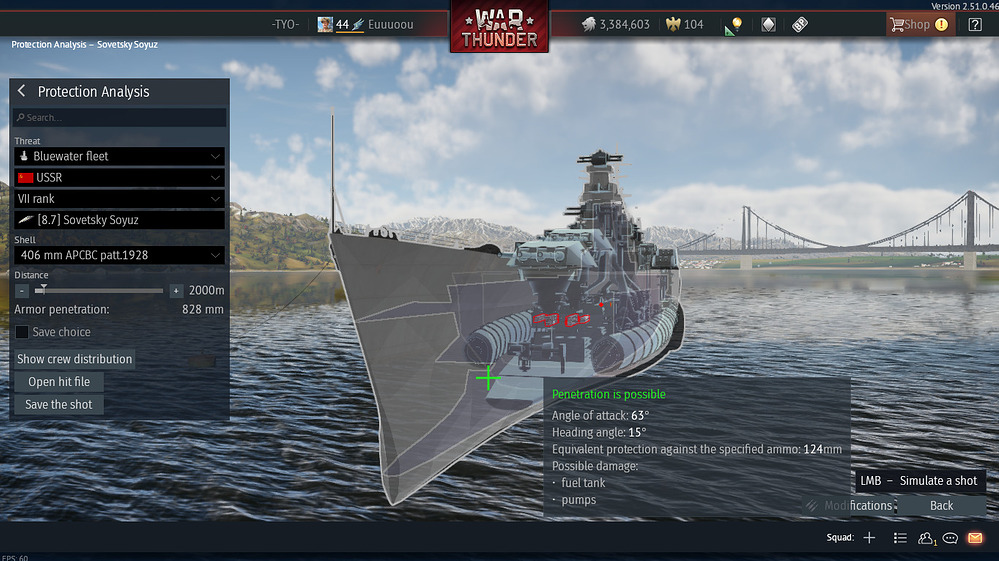Image resolution: width=999 pixels, height=561 pixels.
Task: Decrease distance with the minus button
Action: [x=22, y=291]
